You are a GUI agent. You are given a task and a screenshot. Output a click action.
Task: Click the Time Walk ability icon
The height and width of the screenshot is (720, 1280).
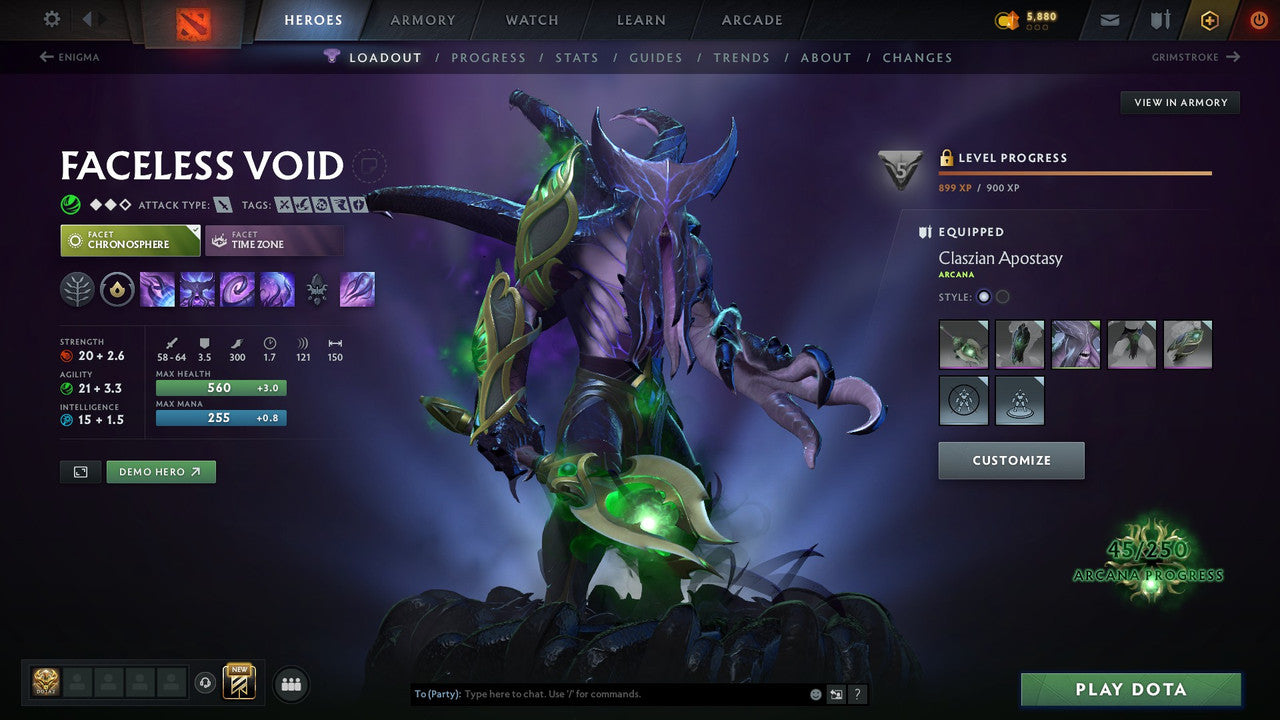tap(156, 289)
